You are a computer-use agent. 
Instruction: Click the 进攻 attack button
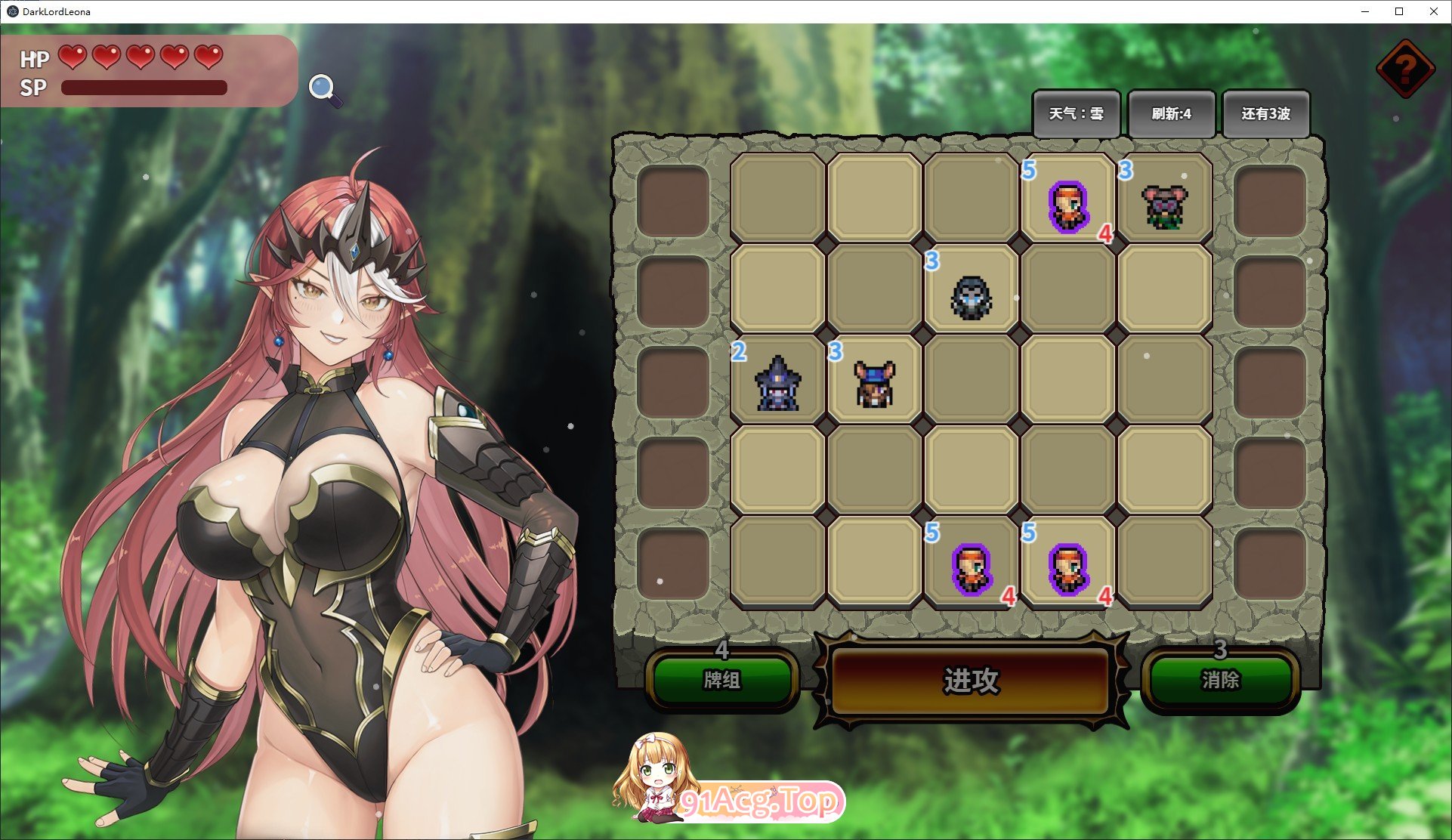pos(971,681)
